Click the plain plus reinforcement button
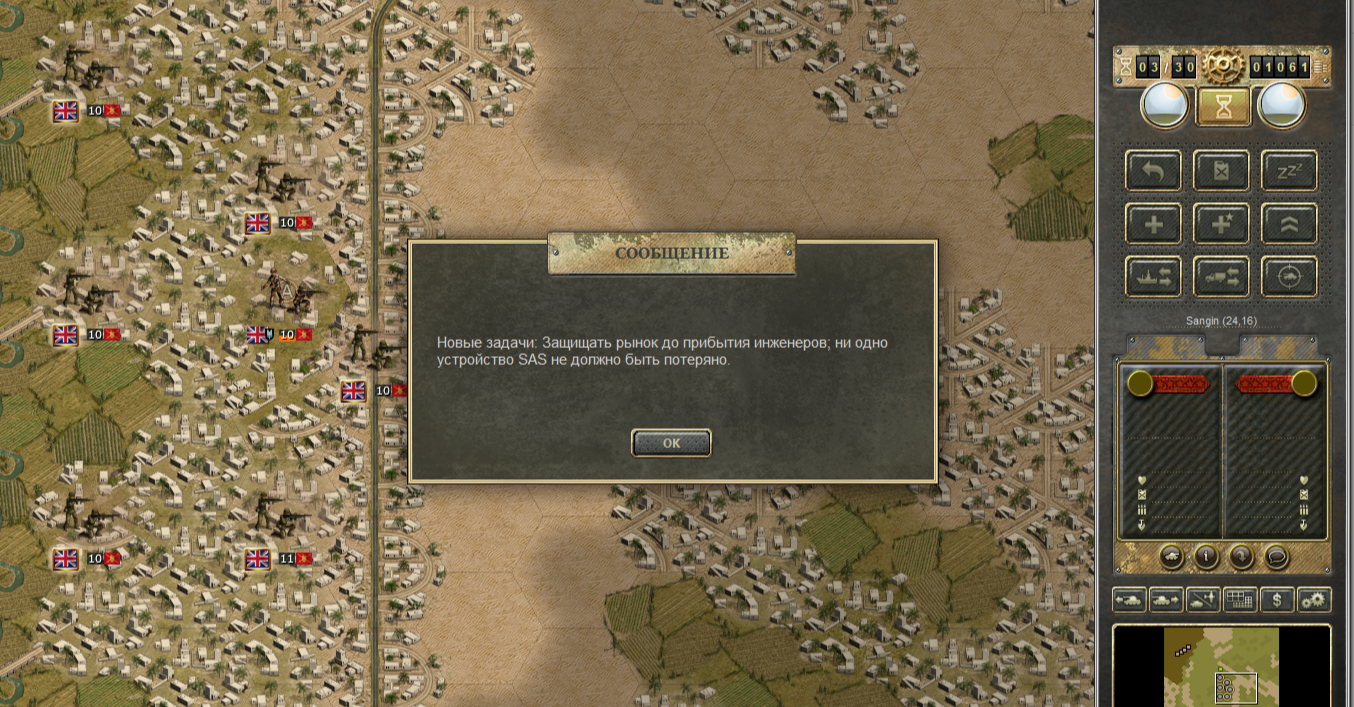 tap(1153, 223)
